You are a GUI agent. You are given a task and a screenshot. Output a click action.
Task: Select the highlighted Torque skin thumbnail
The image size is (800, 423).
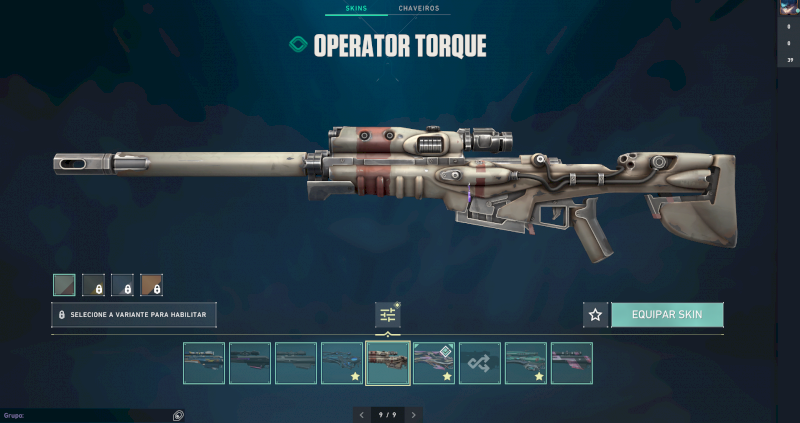[x=387, y=363]
